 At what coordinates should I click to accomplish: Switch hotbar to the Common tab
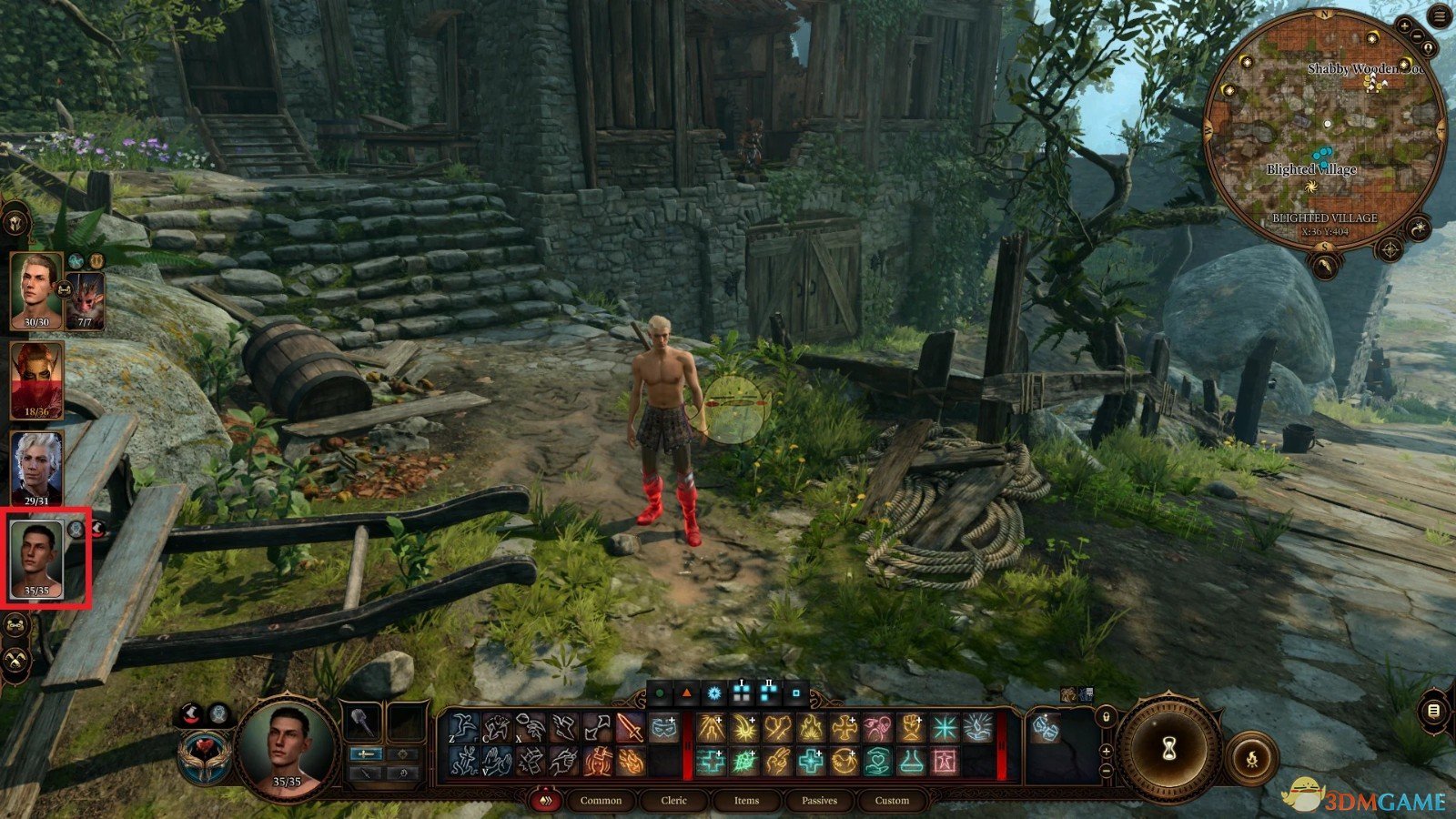(x=601, y=801)
